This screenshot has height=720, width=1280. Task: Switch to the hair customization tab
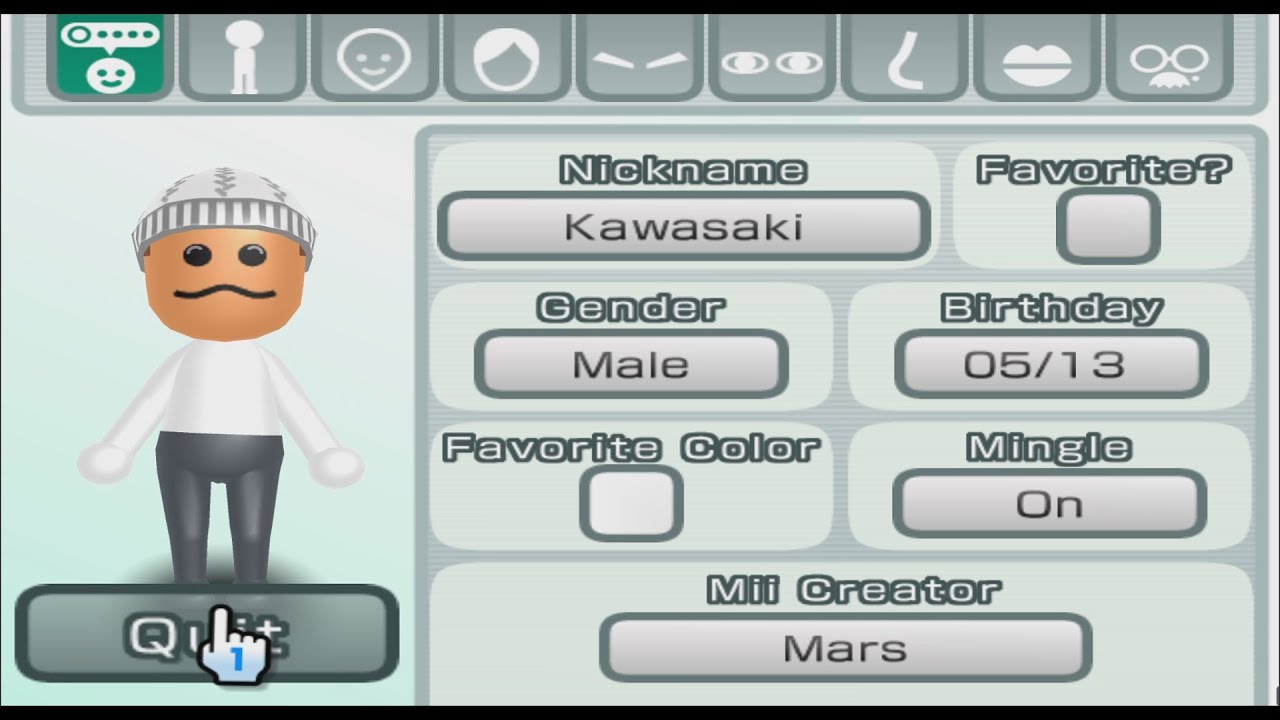tap(506, 55)
